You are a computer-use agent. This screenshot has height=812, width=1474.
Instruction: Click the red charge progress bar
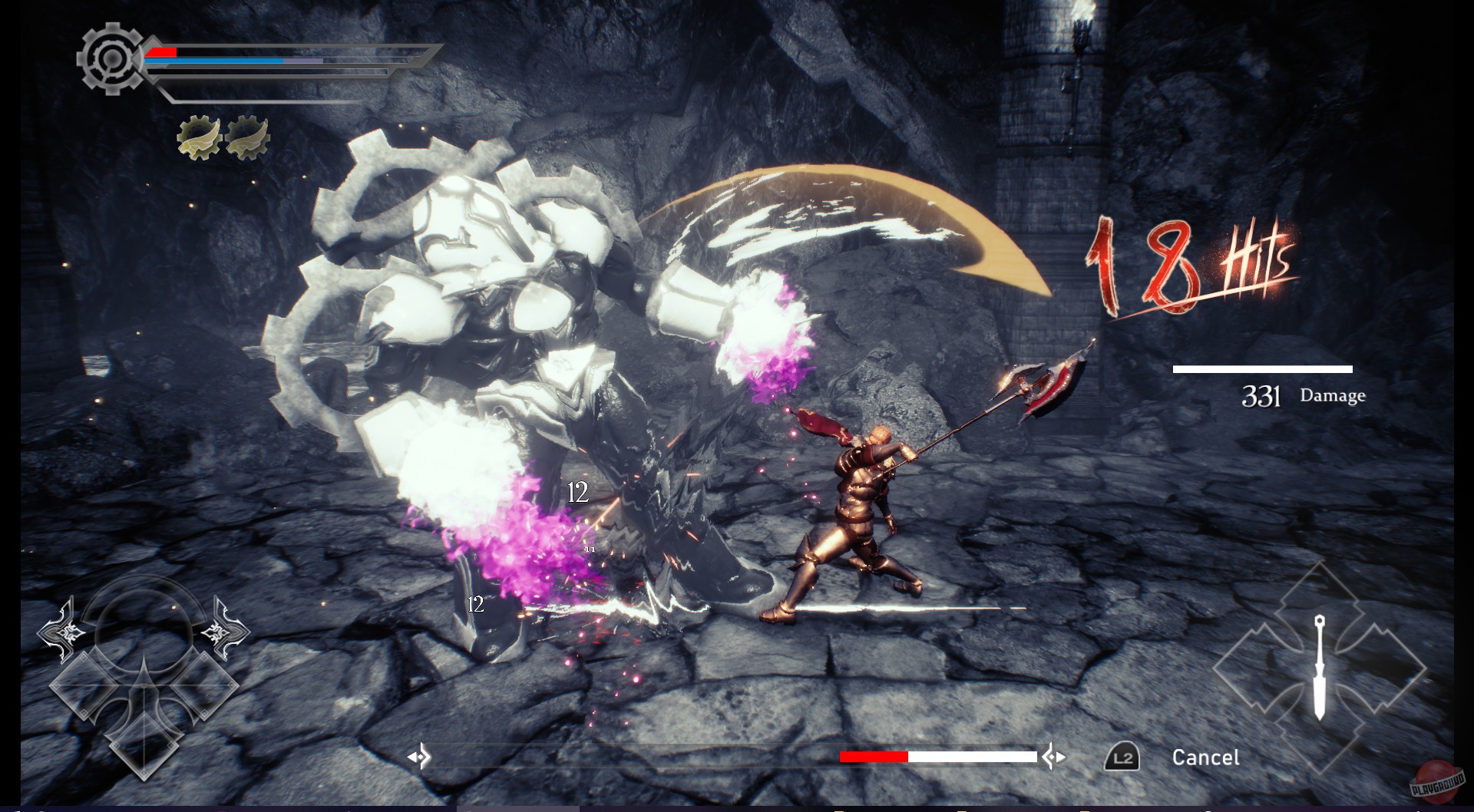coord(875,756)
